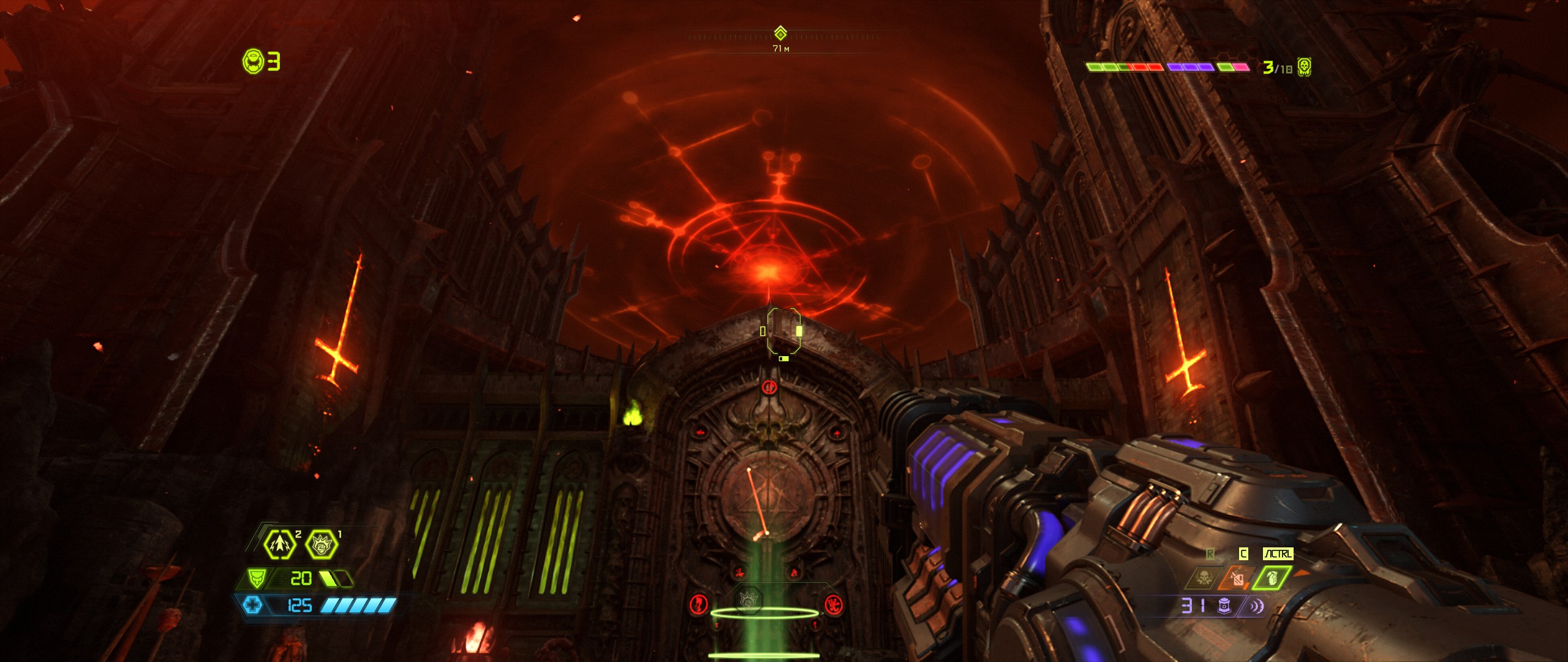Select the purple weapon mod wave icon
The image size is (1568, 662).
pos(1256,606)
